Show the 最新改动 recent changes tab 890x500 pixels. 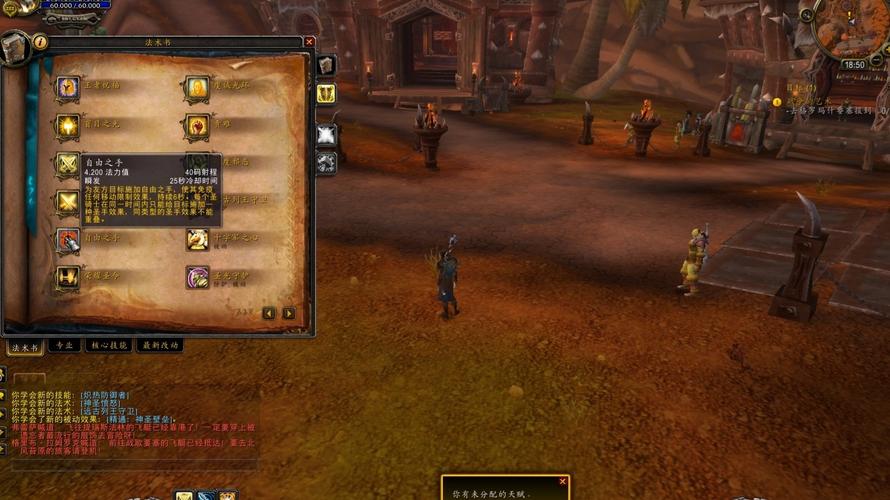[x=160, y=345]
